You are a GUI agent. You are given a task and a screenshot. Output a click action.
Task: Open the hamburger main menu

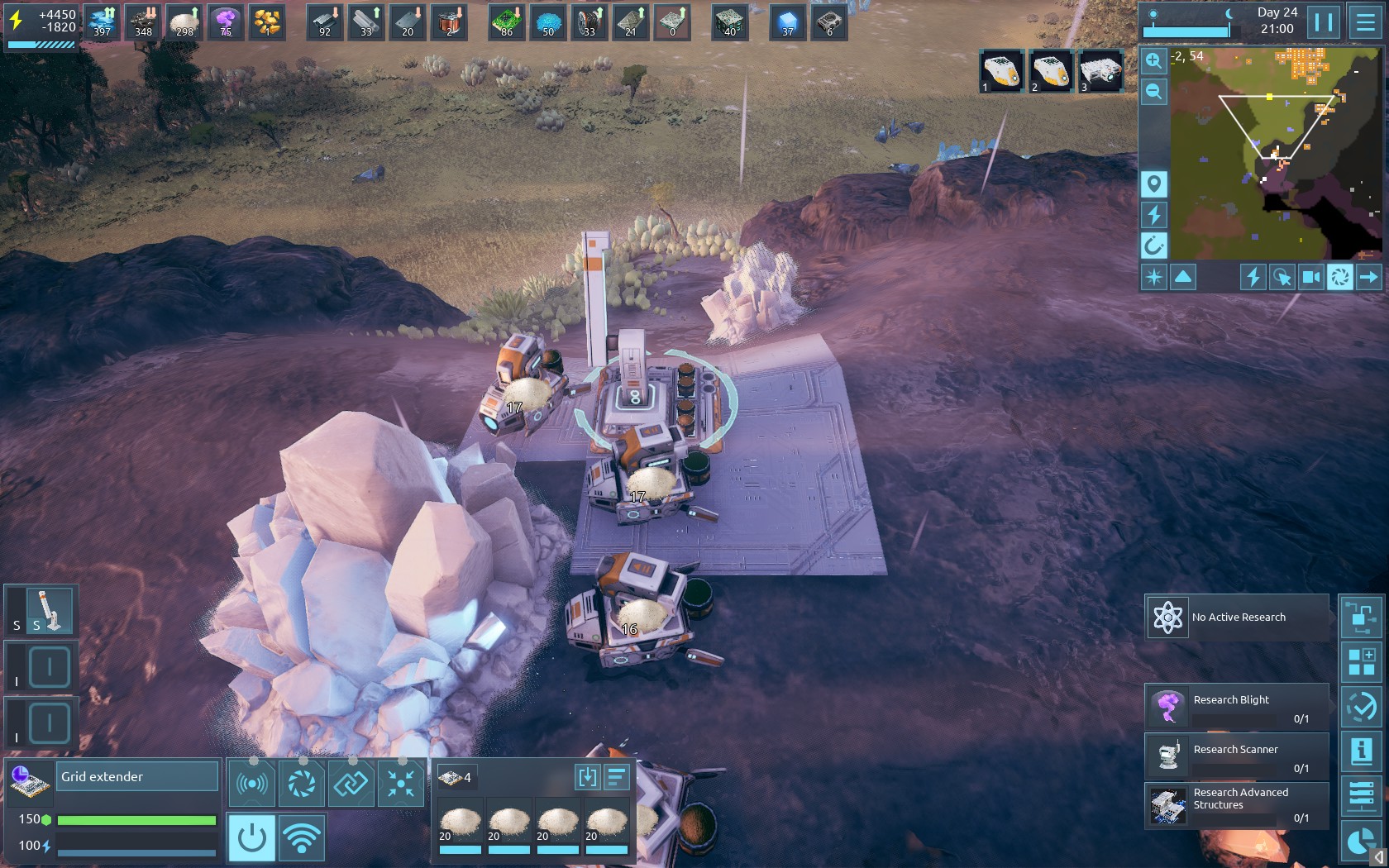tap(1365, 22)
